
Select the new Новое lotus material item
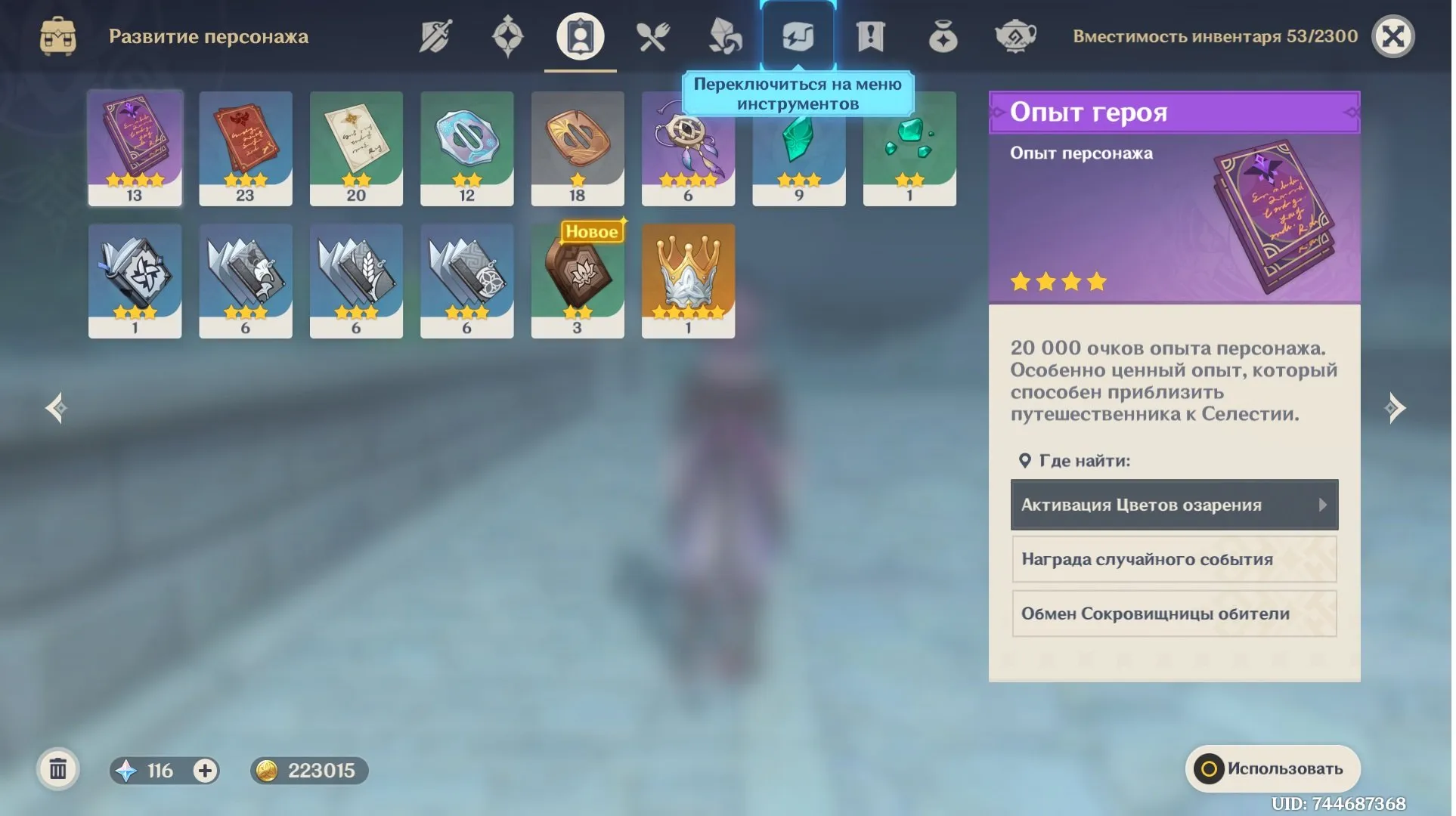coord(578,280)
